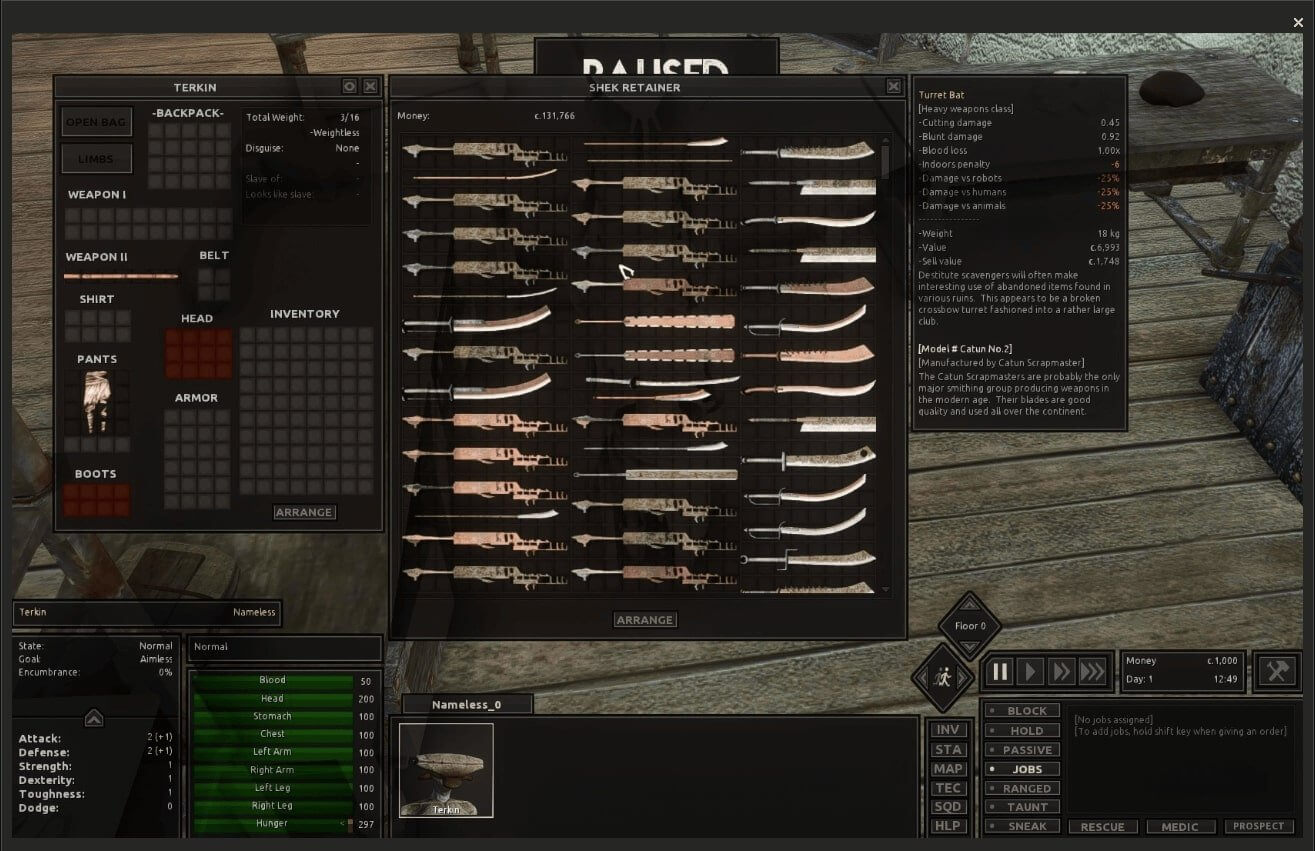Set game speed to normal play
This screenshot has height=851, width=1315.
point(1030,672)
